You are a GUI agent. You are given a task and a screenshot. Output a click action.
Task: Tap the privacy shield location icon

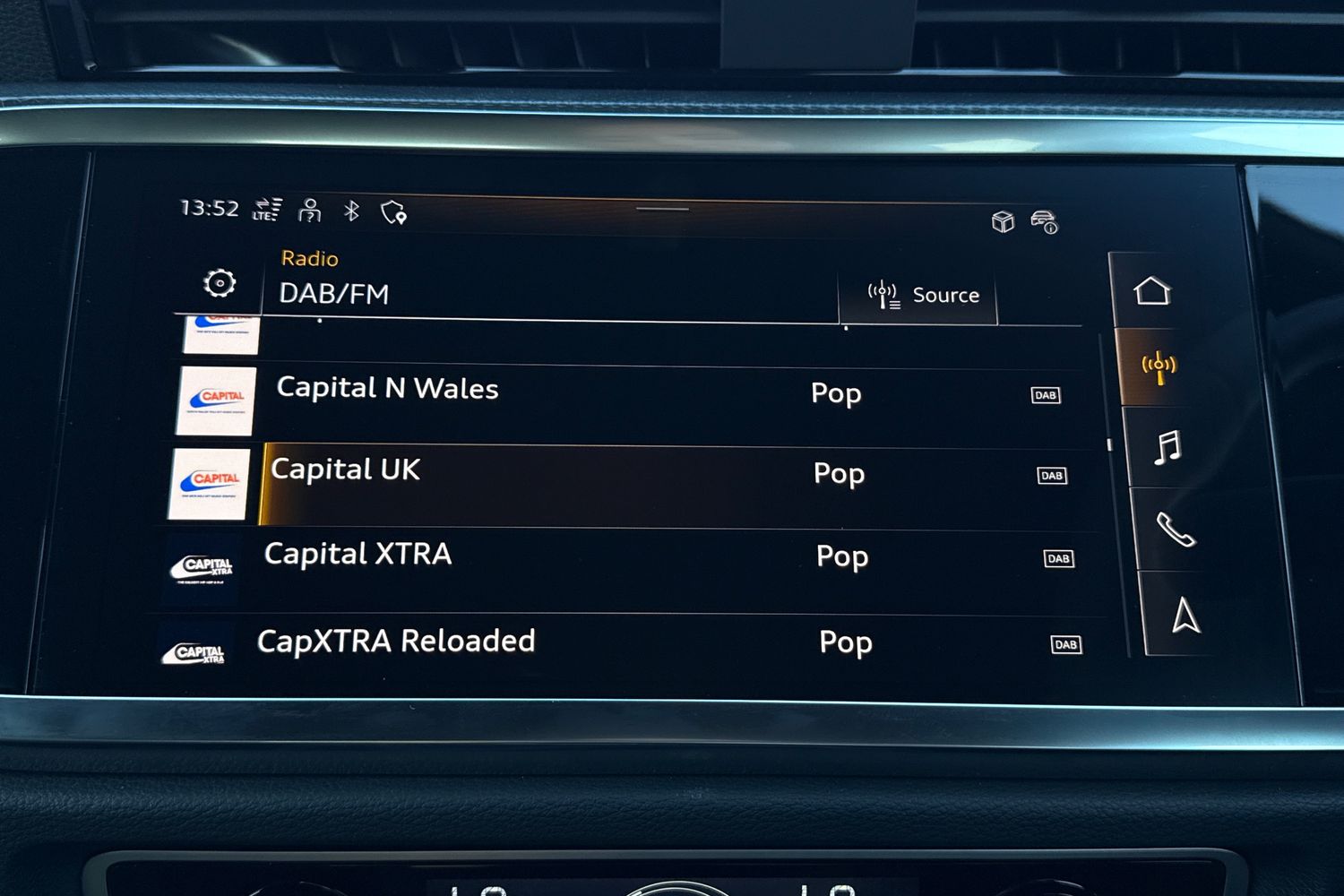(x=393, y=212)
